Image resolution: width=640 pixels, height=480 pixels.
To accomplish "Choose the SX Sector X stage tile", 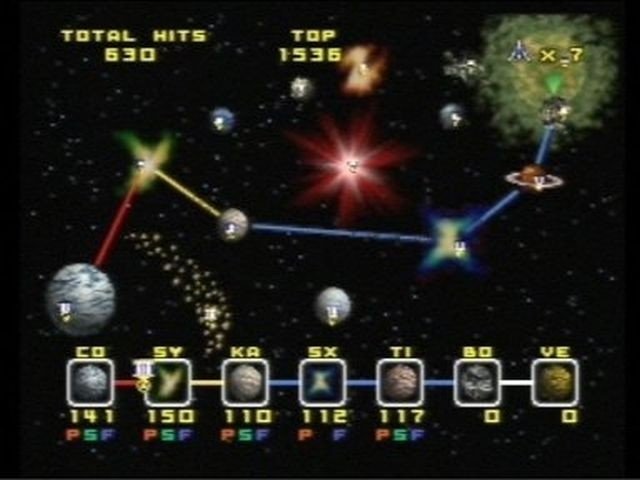I will (x=323, y=383).
